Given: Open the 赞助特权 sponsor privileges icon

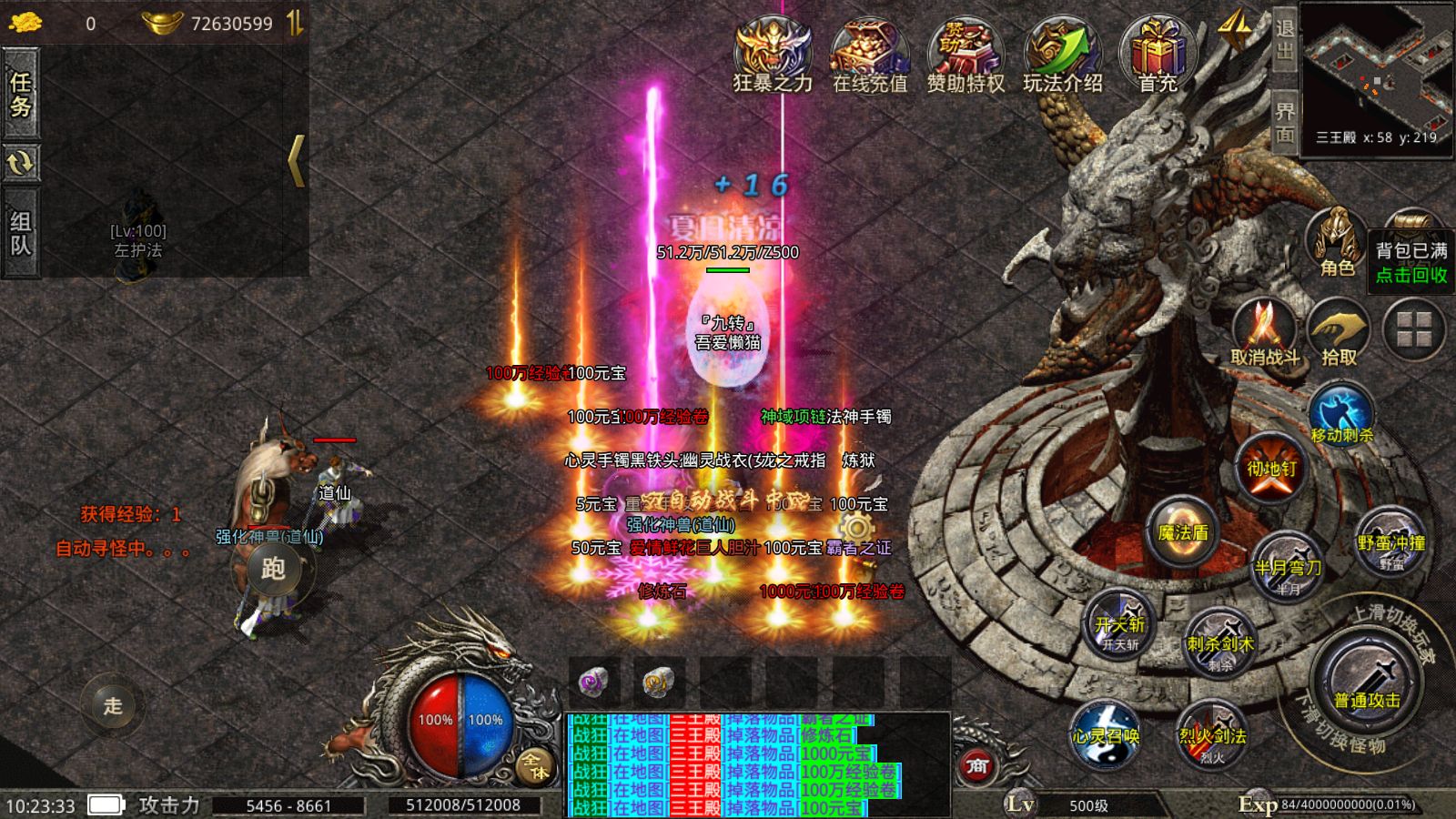Looking at the screenshot, I should 966,55.
